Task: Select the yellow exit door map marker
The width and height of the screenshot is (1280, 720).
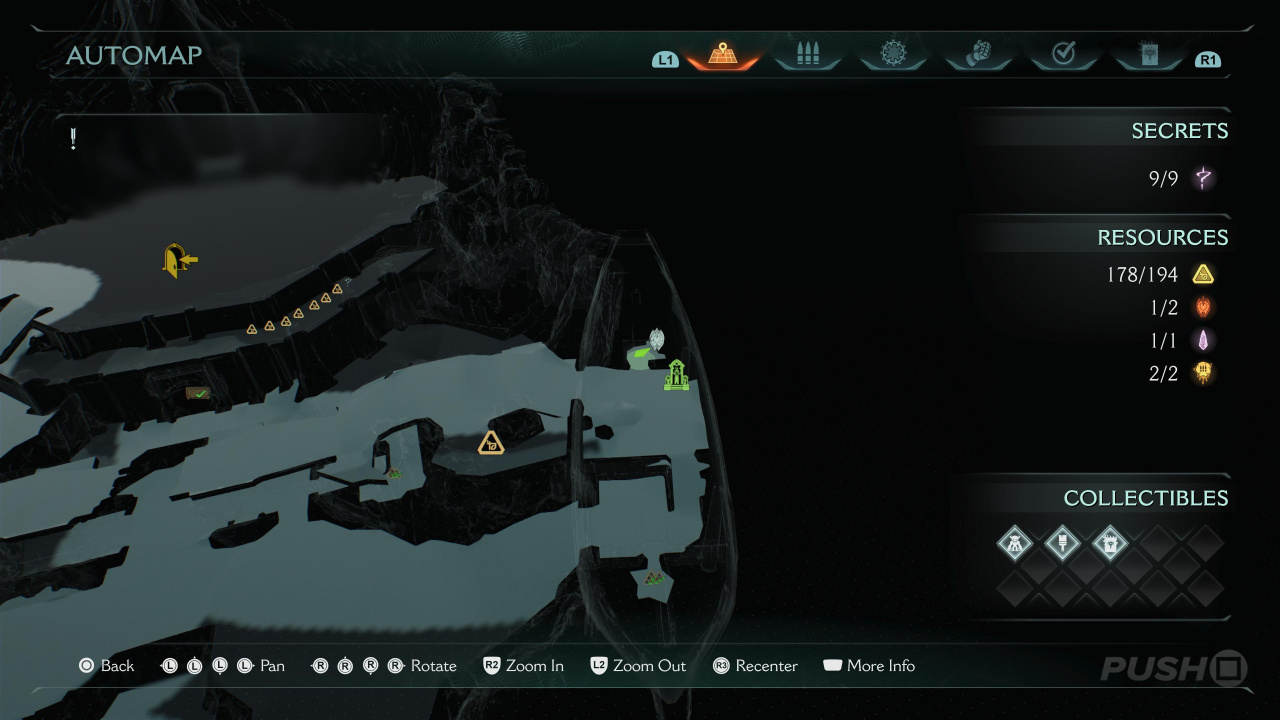Action: tap(179, 260)
